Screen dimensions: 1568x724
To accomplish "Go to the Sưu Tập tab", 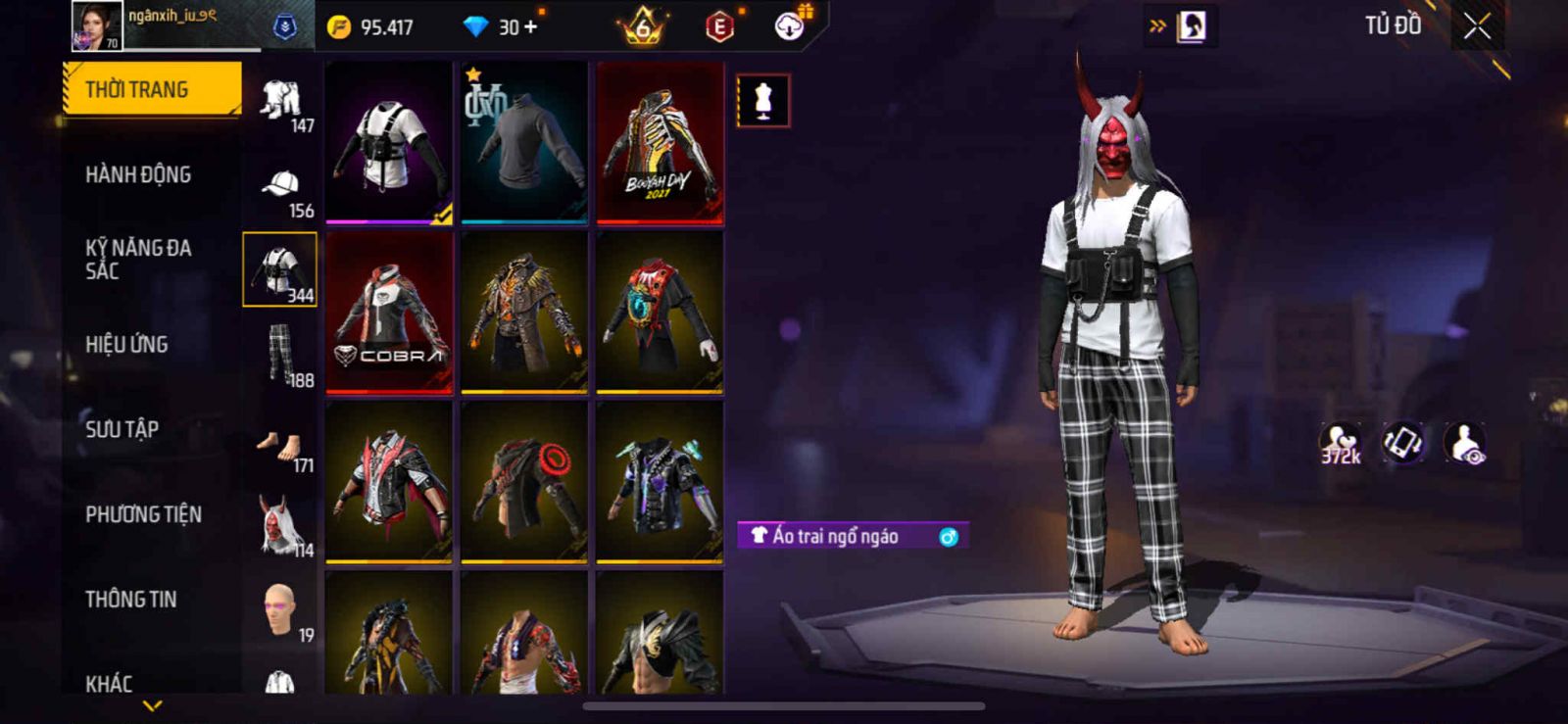I will [122, 429].
